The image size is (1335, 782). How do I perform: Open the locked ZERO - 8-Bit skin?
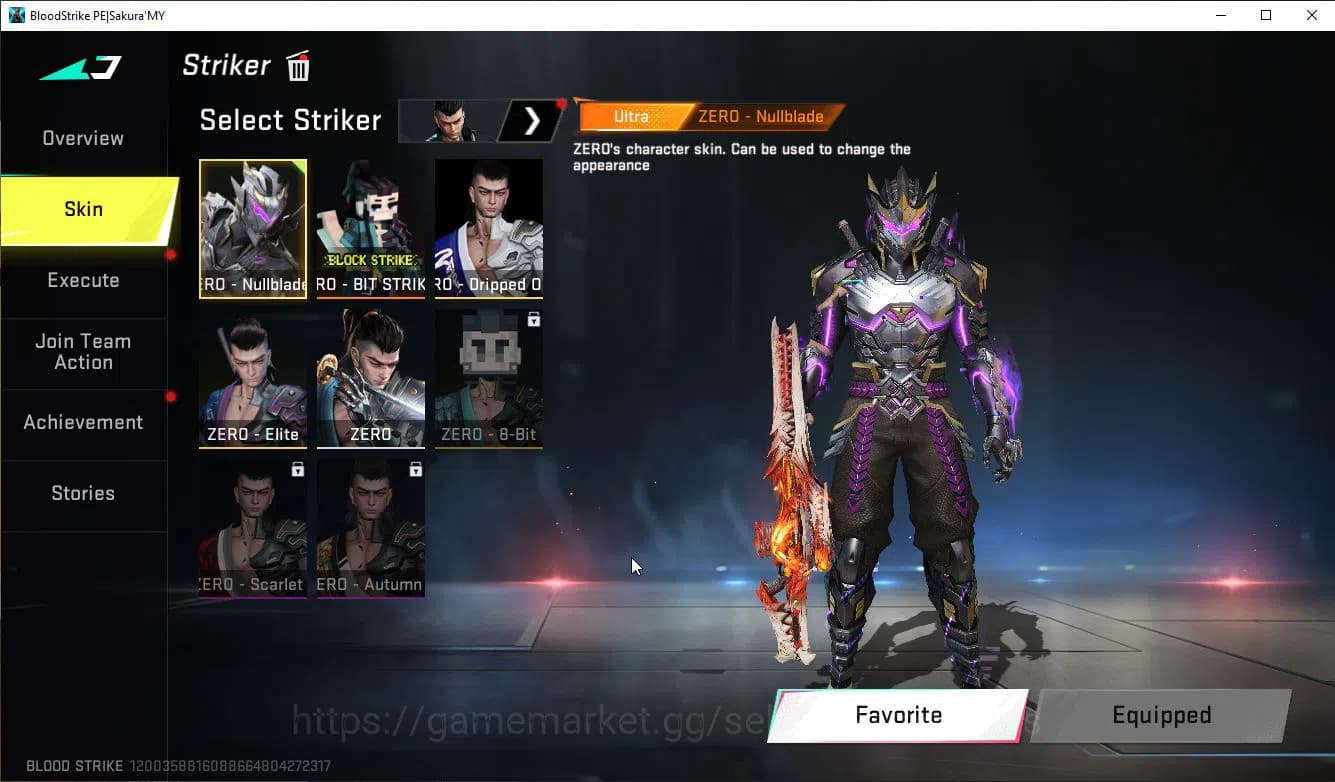(488, 378)
